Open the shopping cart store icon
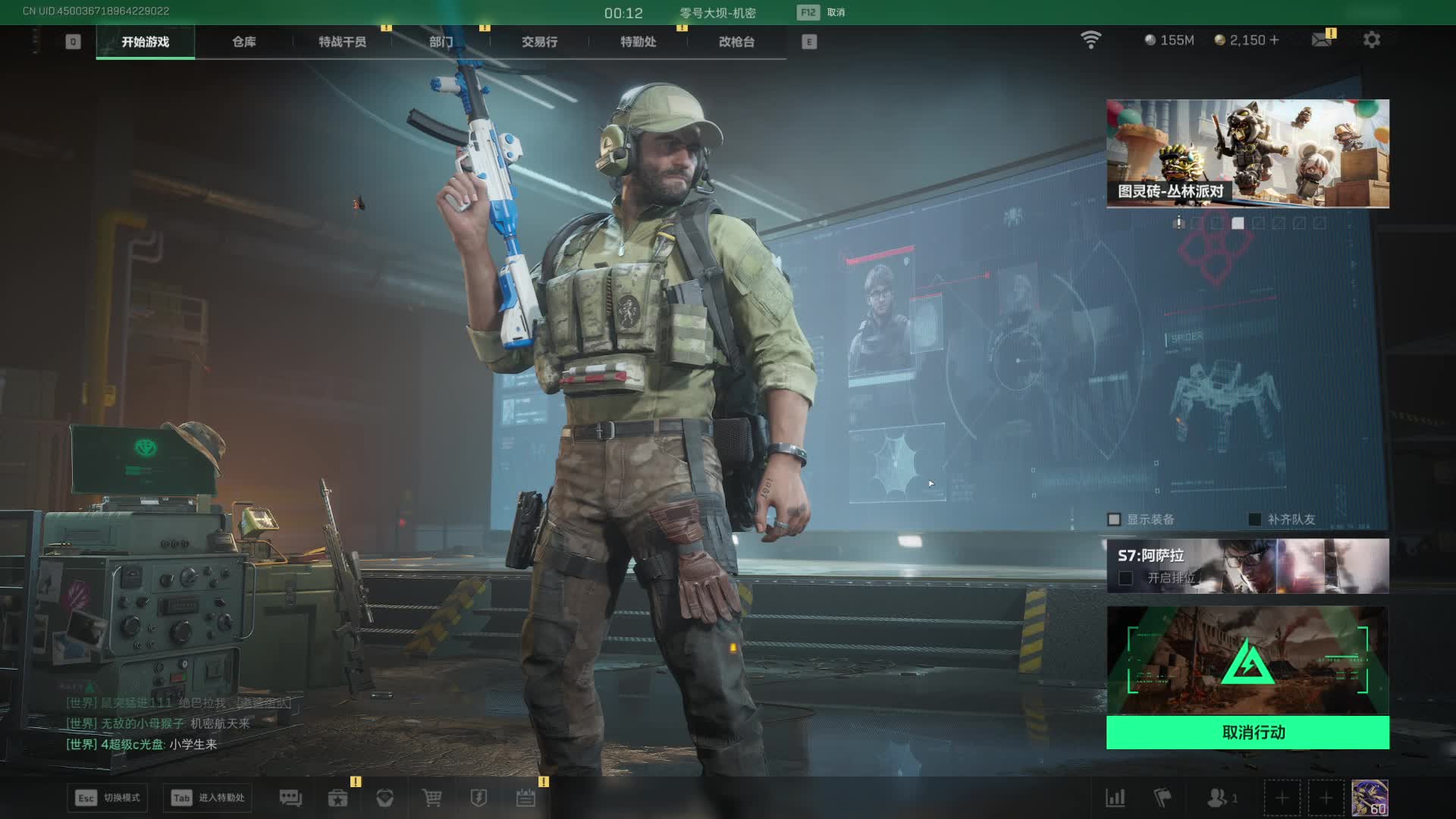This screenshot has width=1456, height=819. click(431, 798)
